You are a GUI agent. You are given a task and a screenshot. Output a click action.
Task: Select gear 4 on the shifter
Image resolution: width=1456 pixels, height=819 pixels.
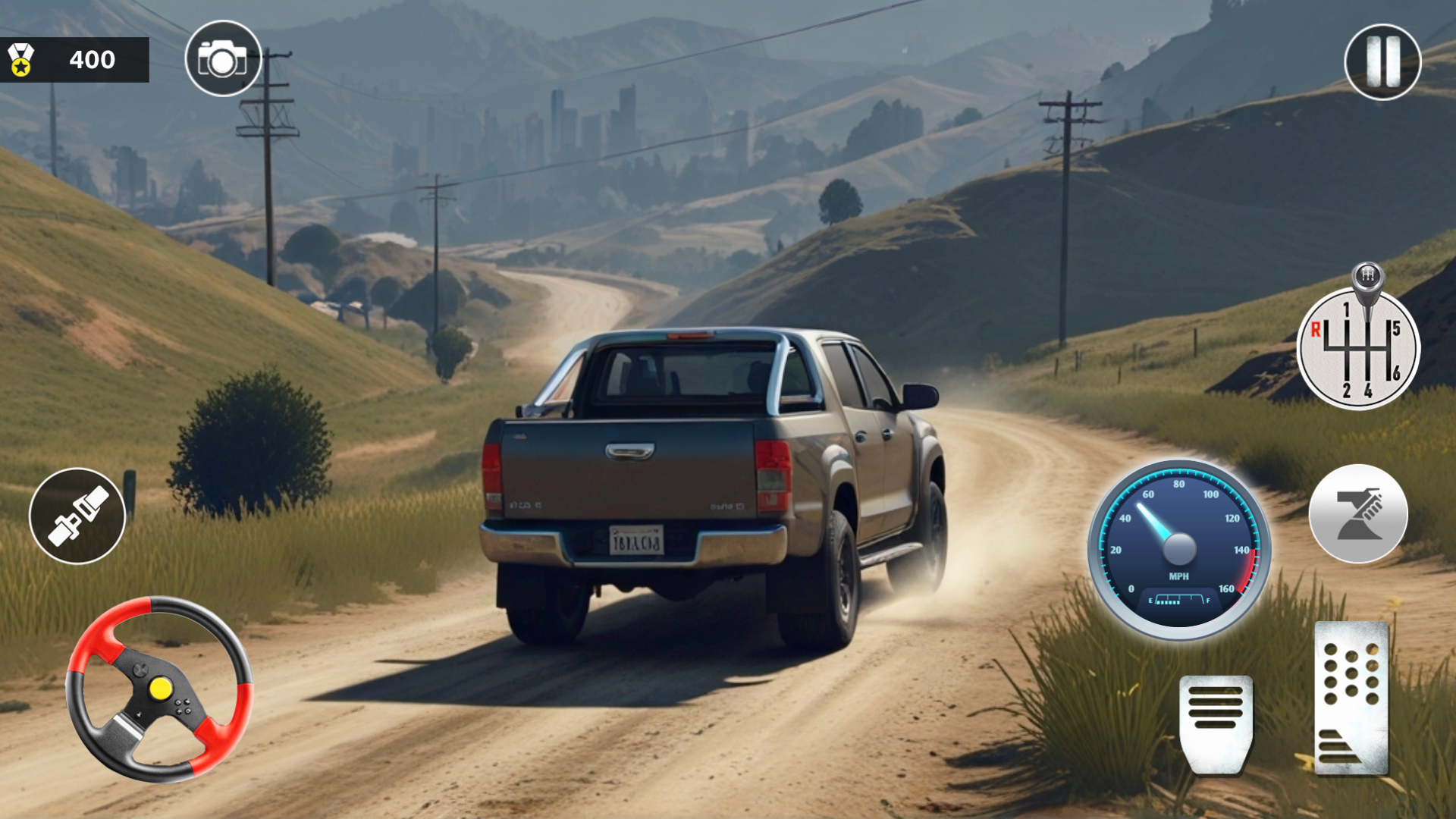tap(1368, 391)
